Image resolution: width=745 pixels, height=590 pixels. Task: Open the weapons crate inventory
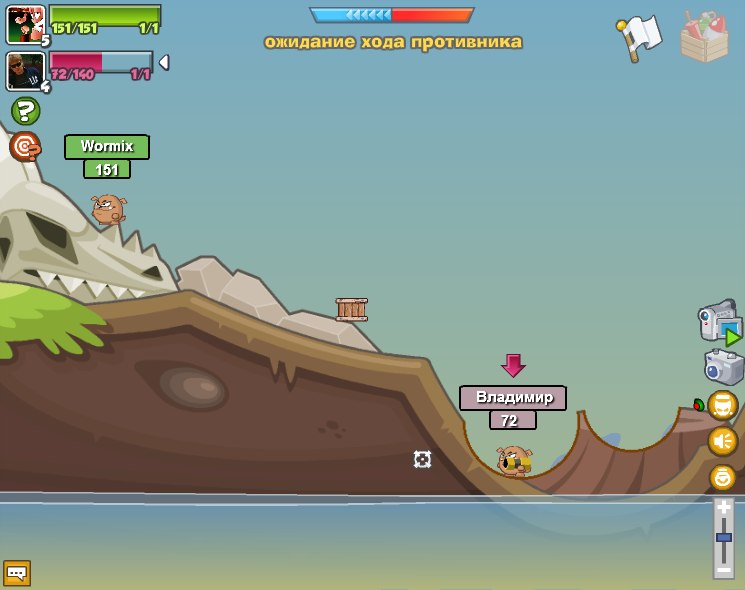pyautogui.click(x=704, y=38)
